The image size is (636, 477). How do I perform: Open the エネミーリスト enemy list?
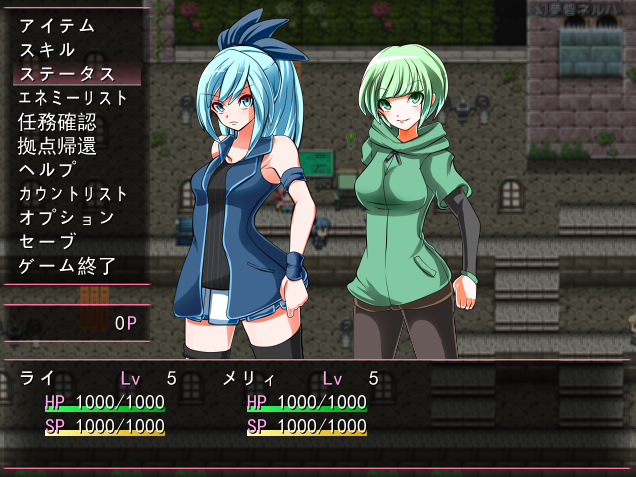[x=73, y=98]
